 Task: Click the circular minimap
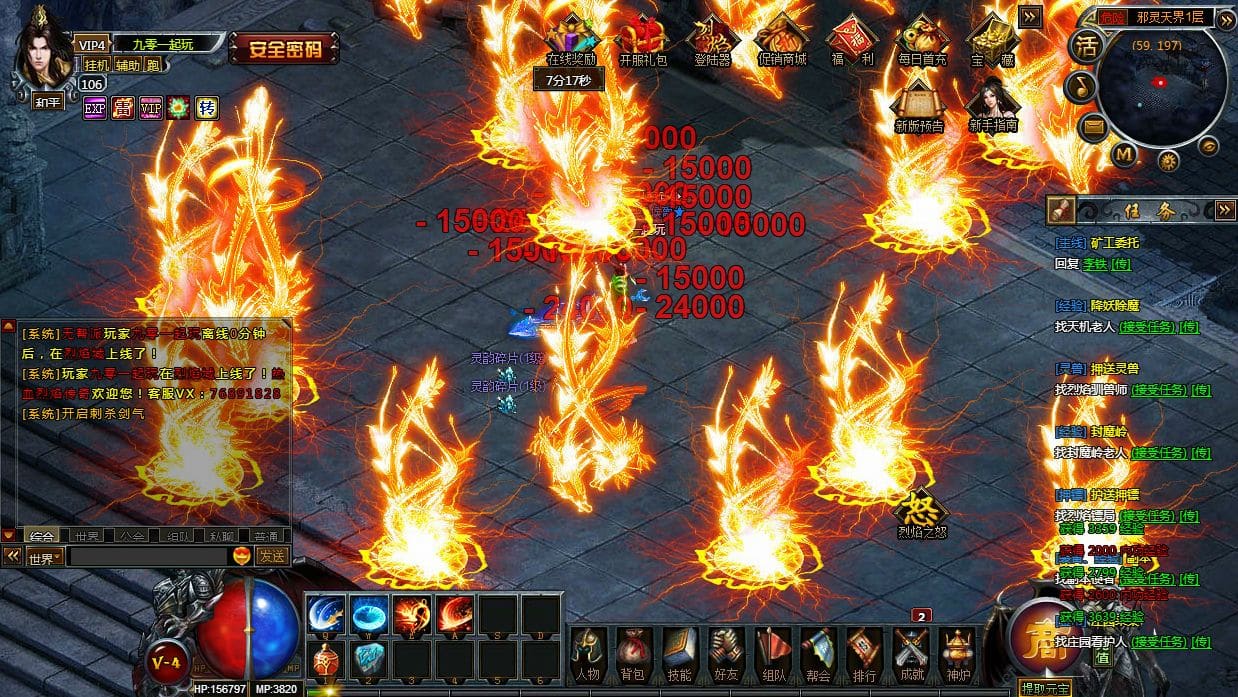pyautogui.click(x=1160, y=85)
